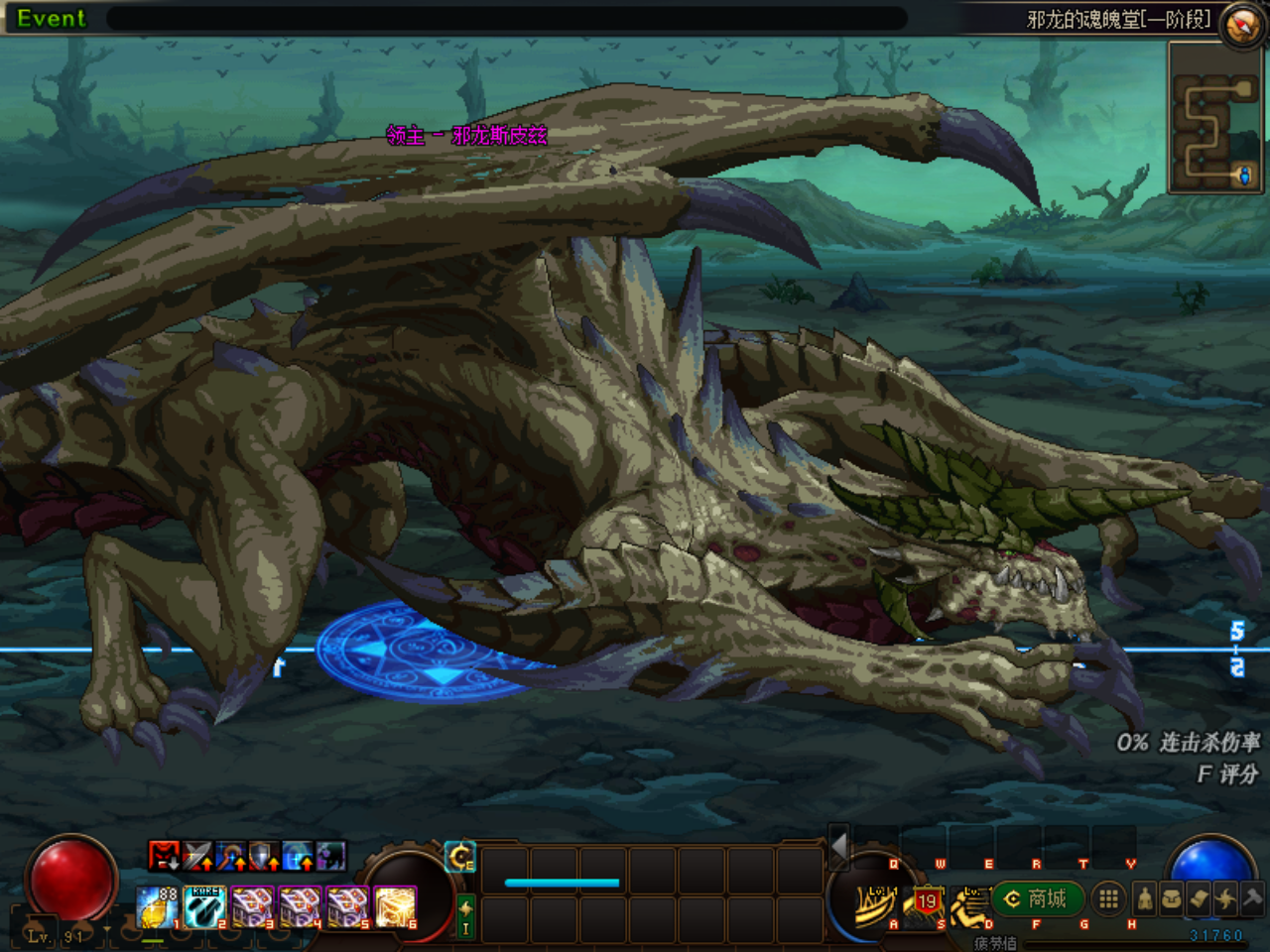Open the treasure chest in slot 3
The height and width of the screenshot is (952, 1270).
pyautogui.click(x=253, y=907)
